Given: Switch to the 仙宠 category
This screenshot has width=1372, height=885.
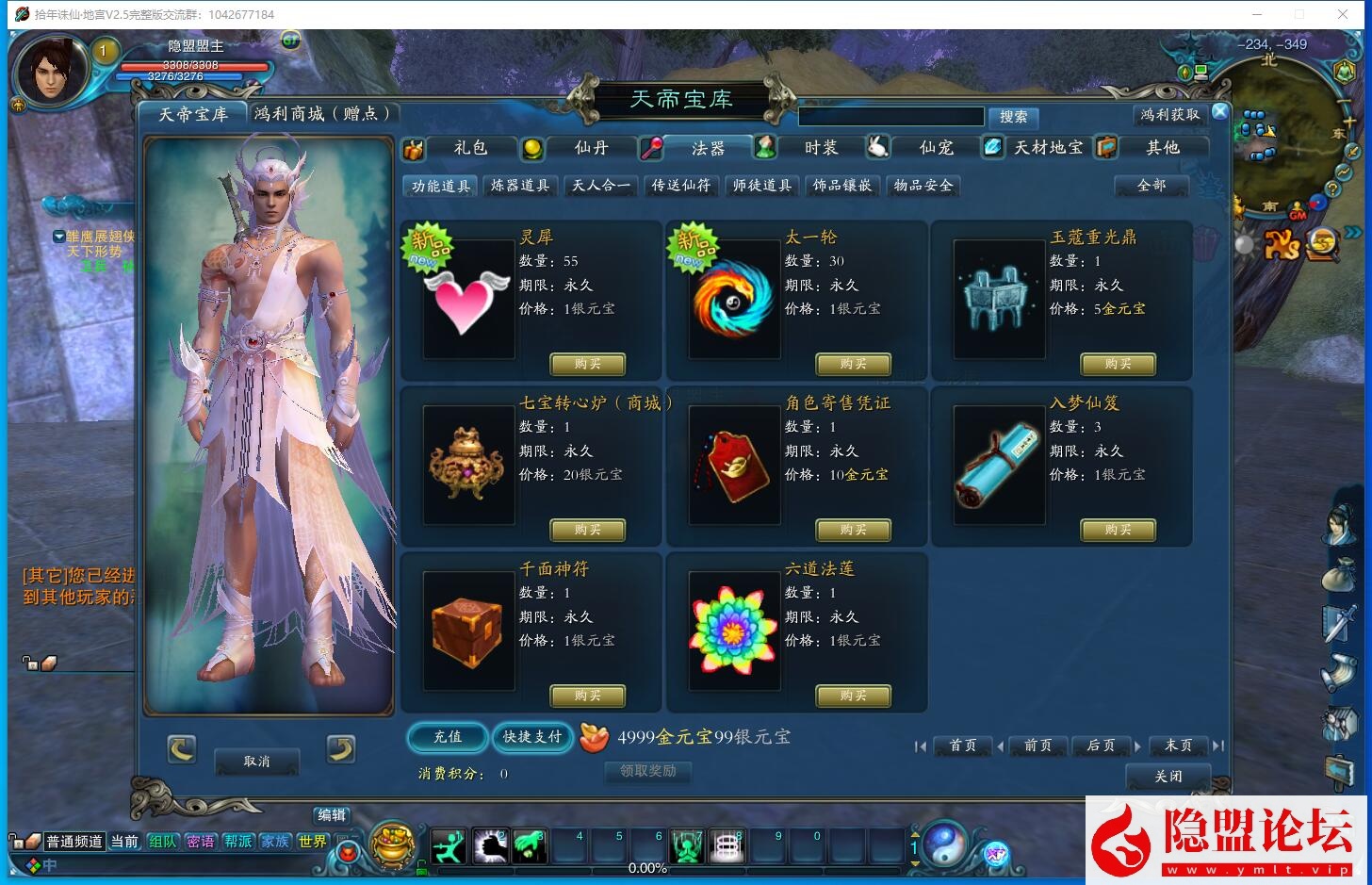Looking at the screenshot, I should click(936, 148).
